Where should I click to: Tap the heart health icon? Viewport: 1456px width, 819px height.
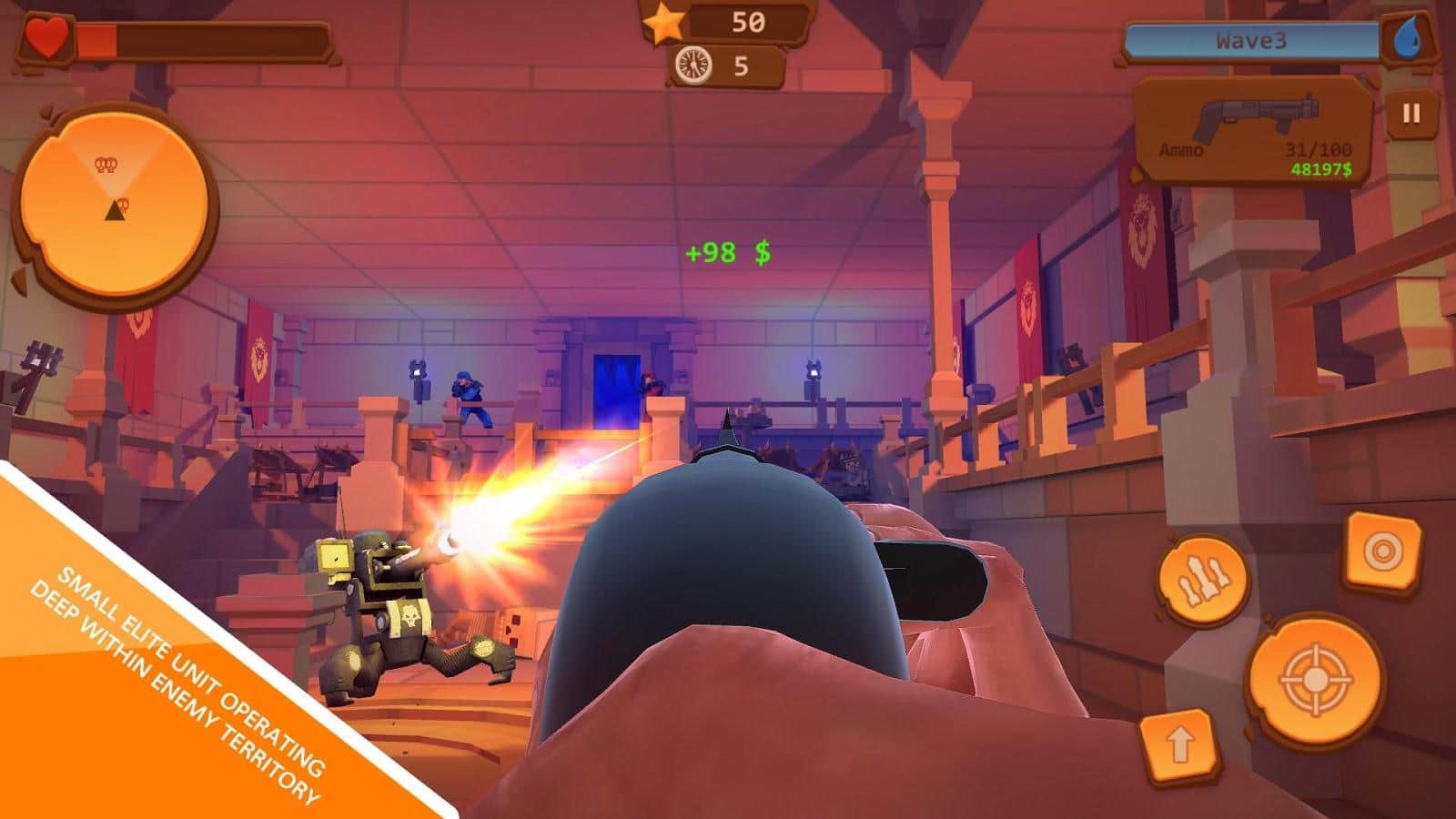(45, 38)
